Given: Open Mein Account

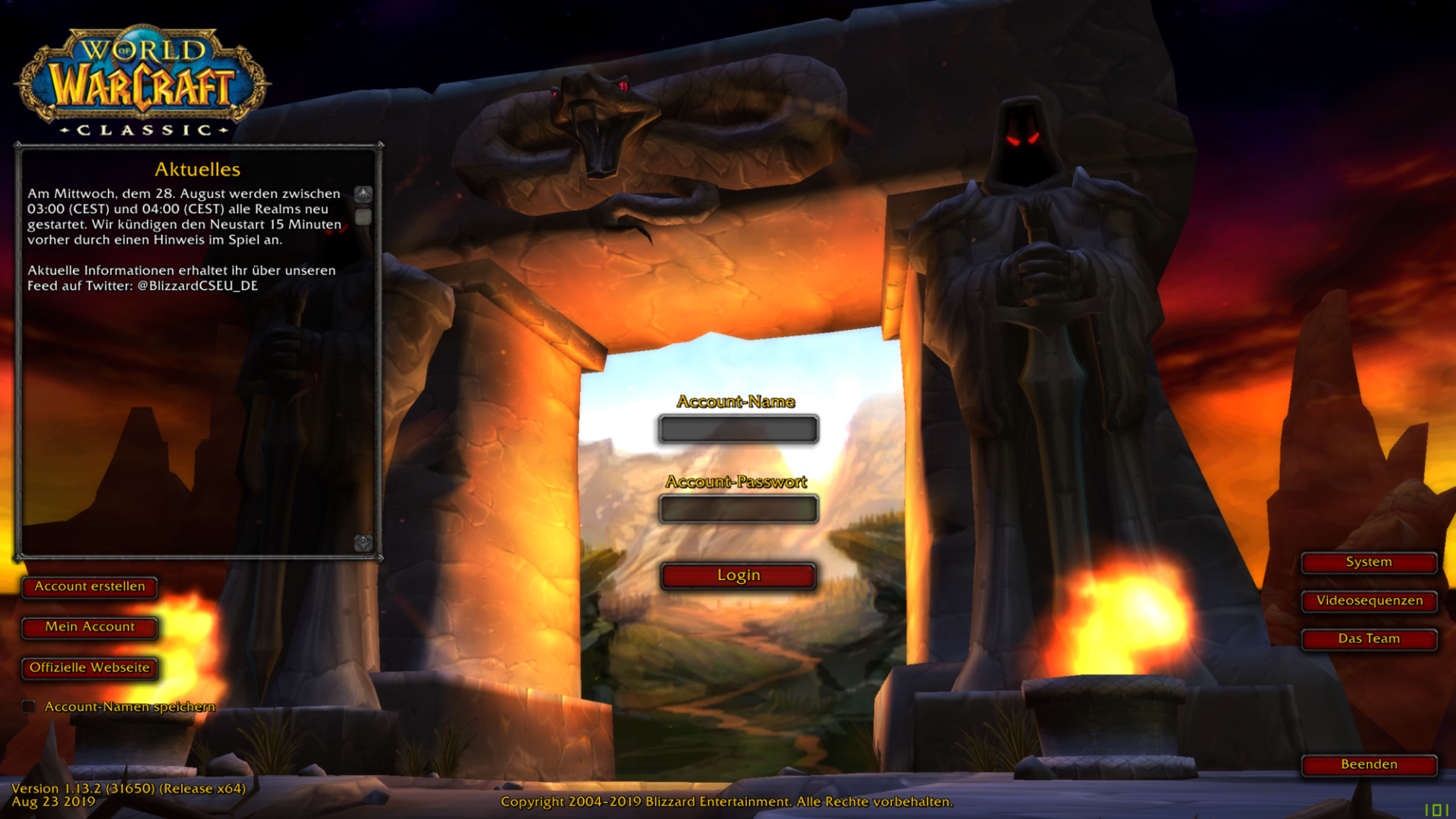Looking at the screenshot, I should 89,627.
